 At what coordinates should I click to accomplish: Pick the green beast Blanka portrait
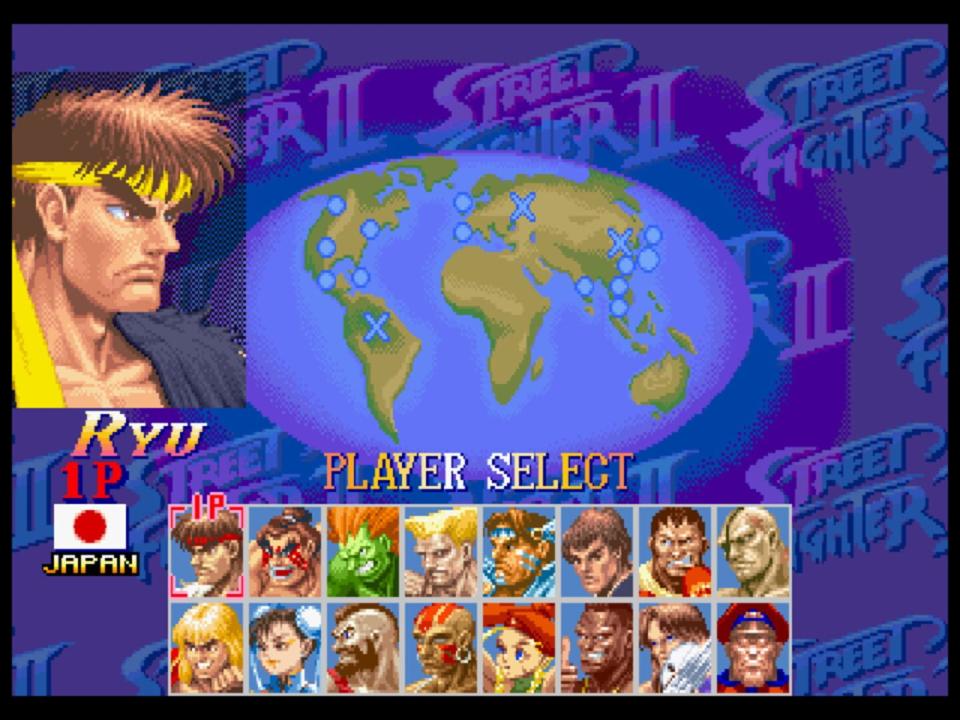(363, 552)
